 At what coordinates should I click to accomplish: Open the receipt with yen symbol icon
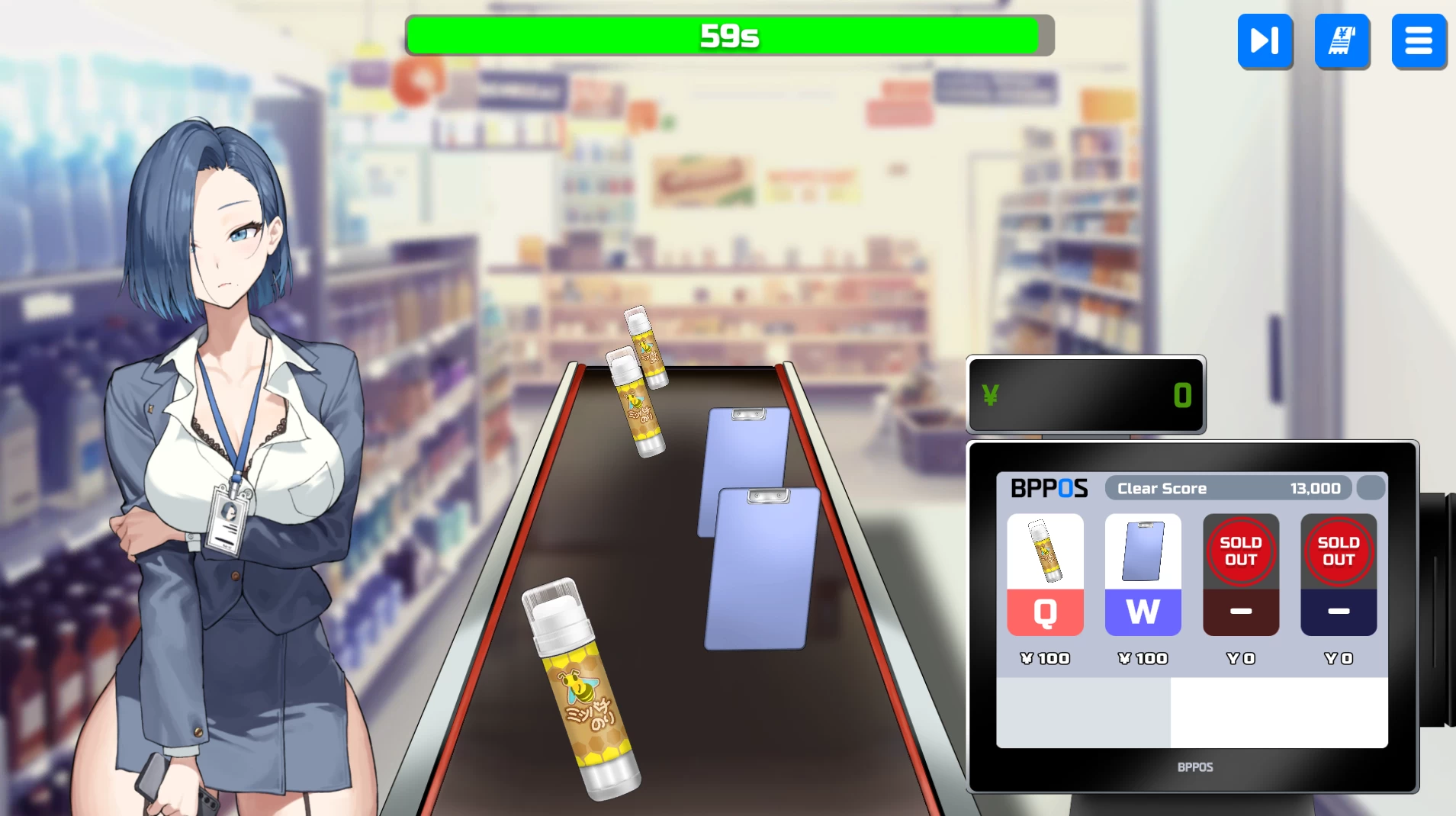[1341, 41]
